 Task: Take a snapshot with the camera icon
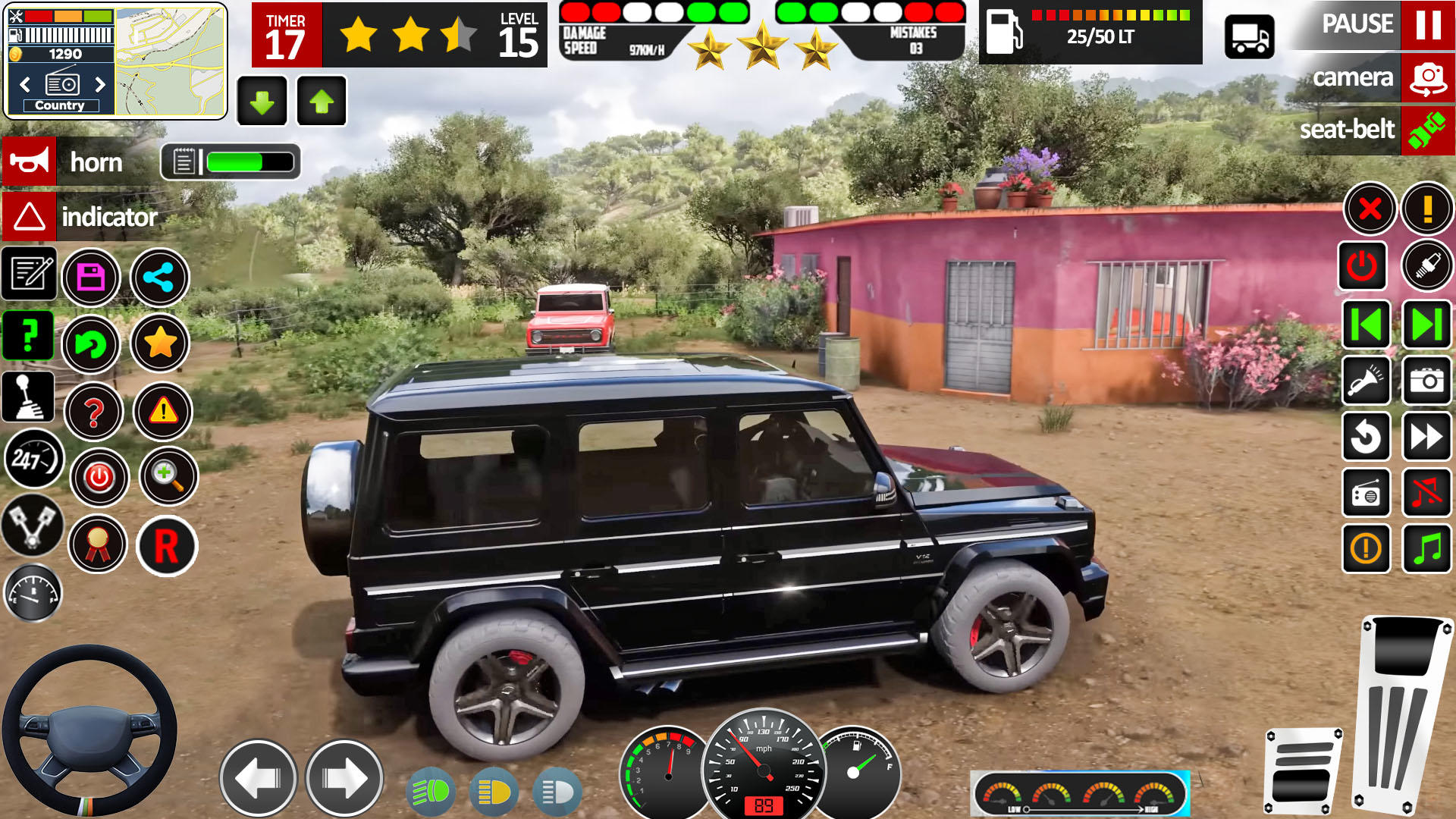(1426, 381)
